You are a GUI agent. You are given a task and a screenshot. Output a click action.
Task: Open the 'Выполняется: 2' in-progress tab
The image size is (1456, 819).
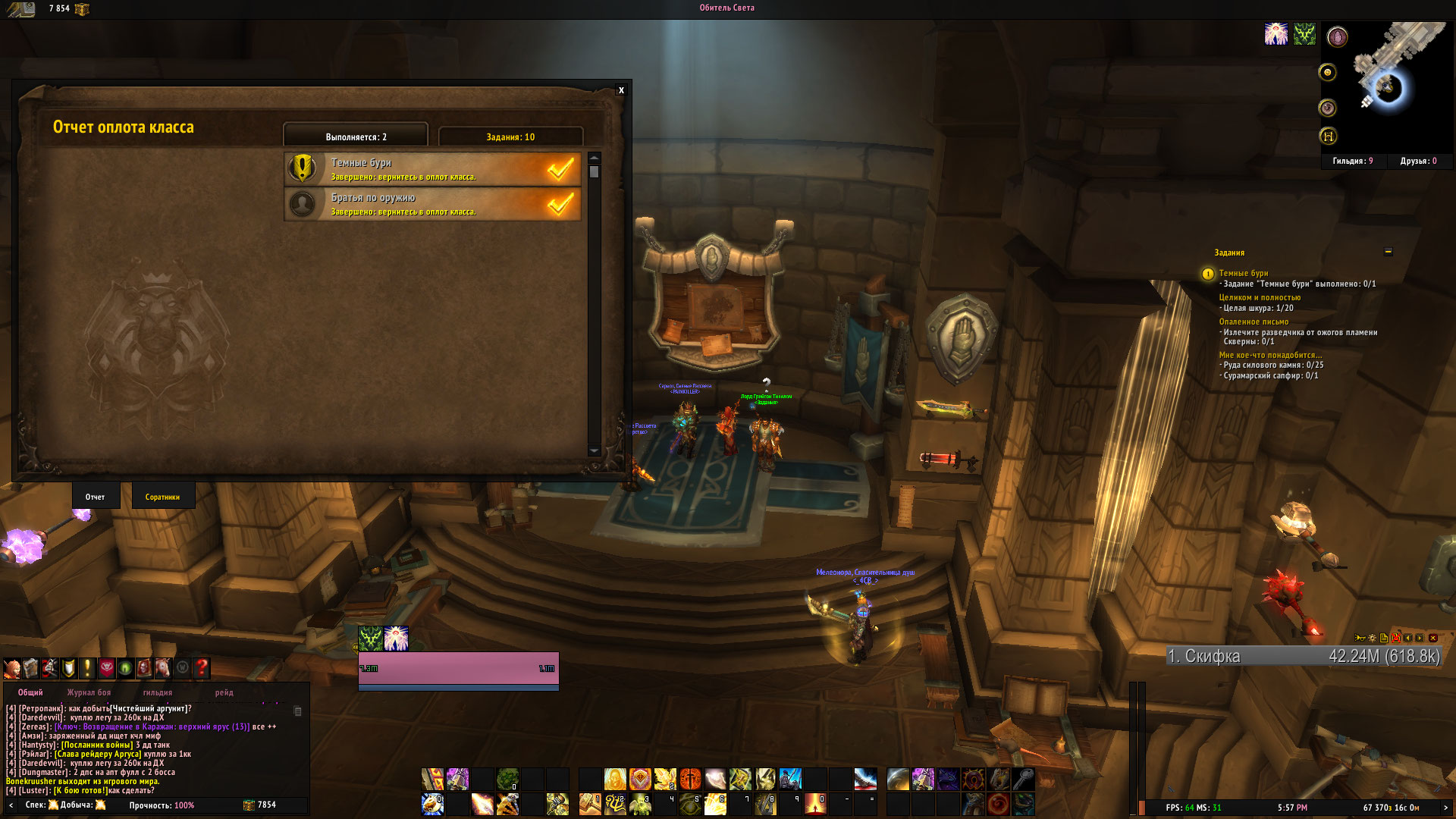pos(356,137)
